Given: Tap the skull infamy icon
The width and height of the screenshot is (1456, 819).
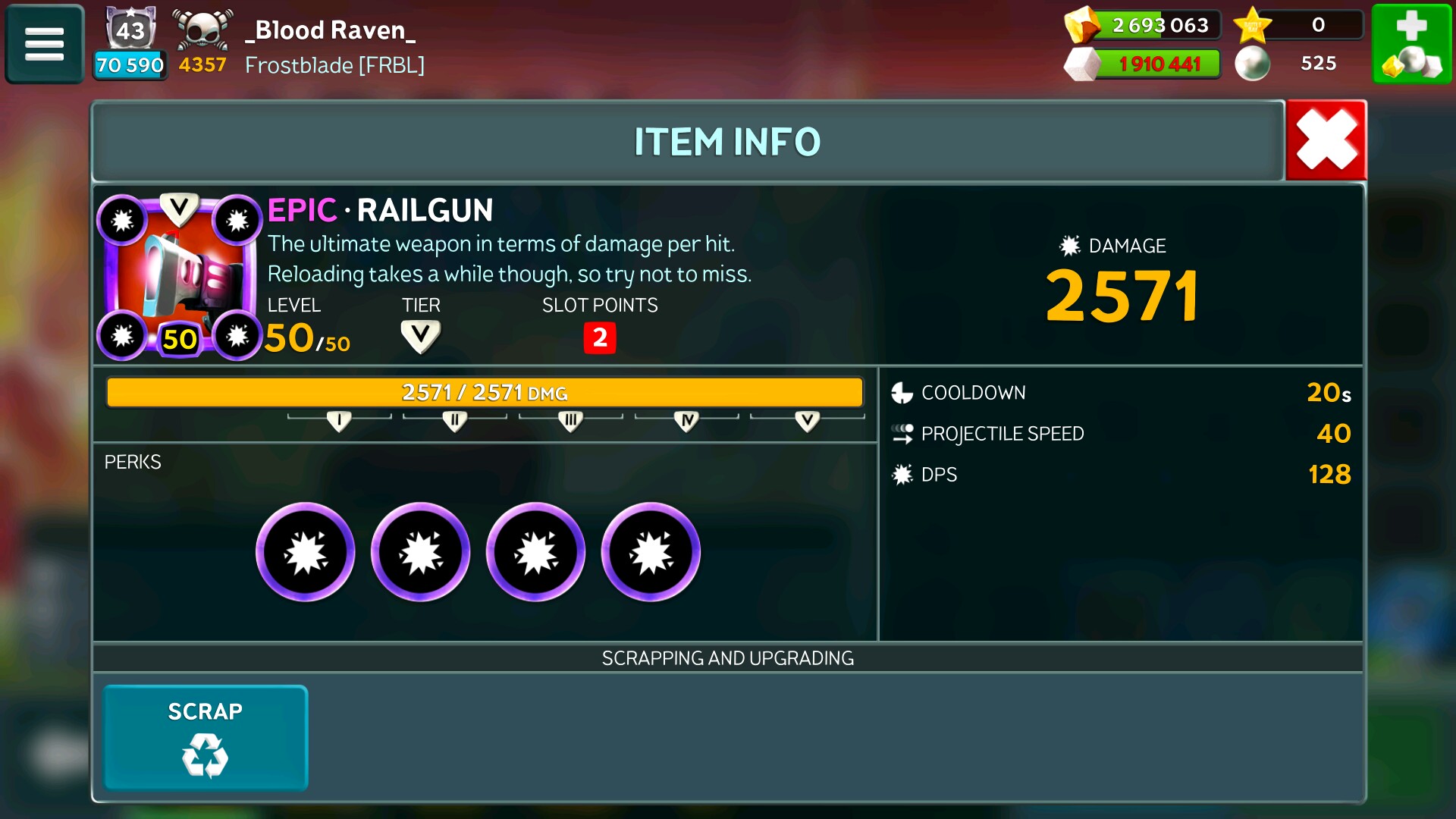Looking at the screenshot, I should tap(202, 30).
